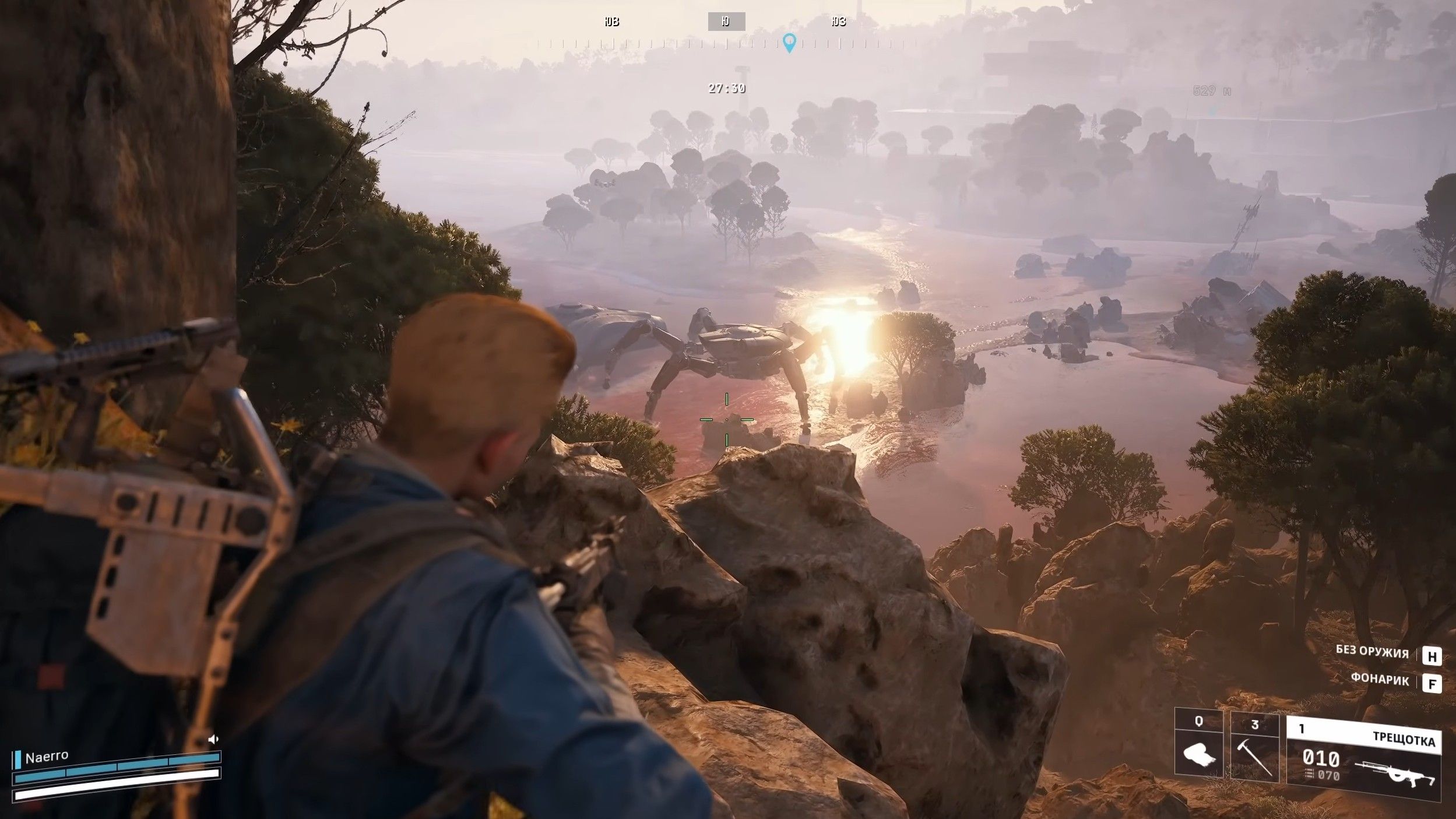This screenshot has width=1456, height=819.
Task: Click the Фонарик flashlight label
Action: [x=1380, y=680]
